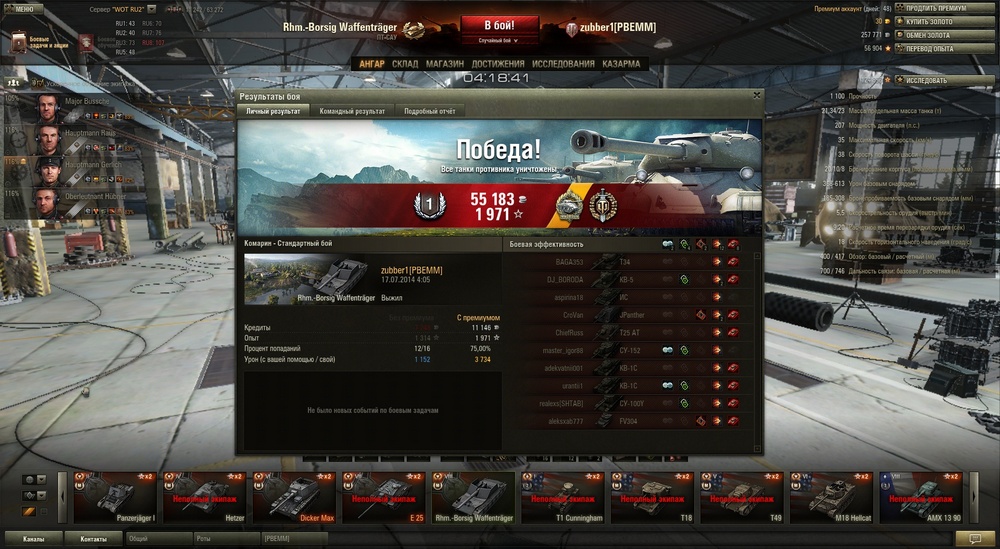
Task: View the 'Достижения' achievements section
Action: point(498,64)
